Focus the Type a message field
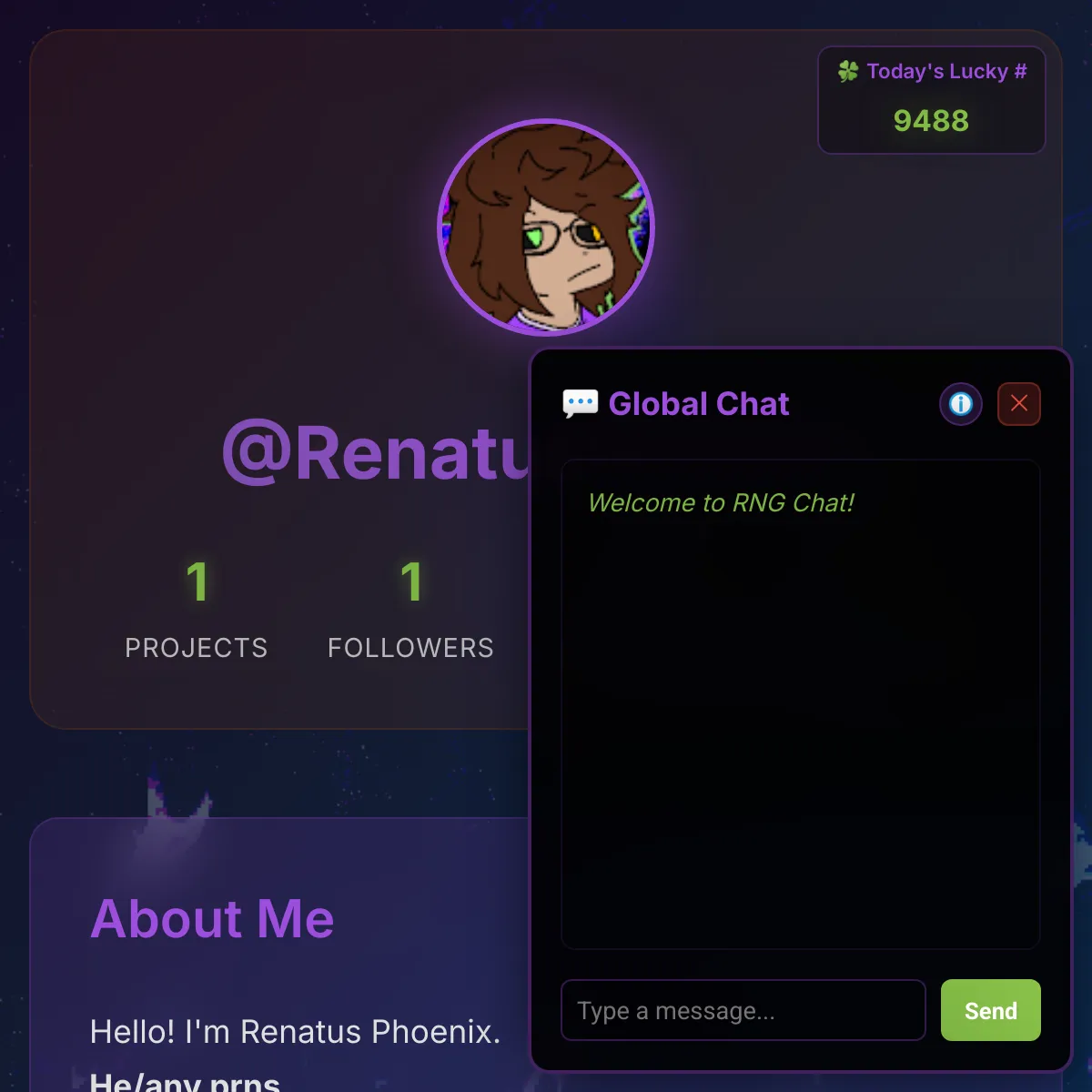Image resolution: width=1092 pixels, height=1092 pixels. (743, 1010)
